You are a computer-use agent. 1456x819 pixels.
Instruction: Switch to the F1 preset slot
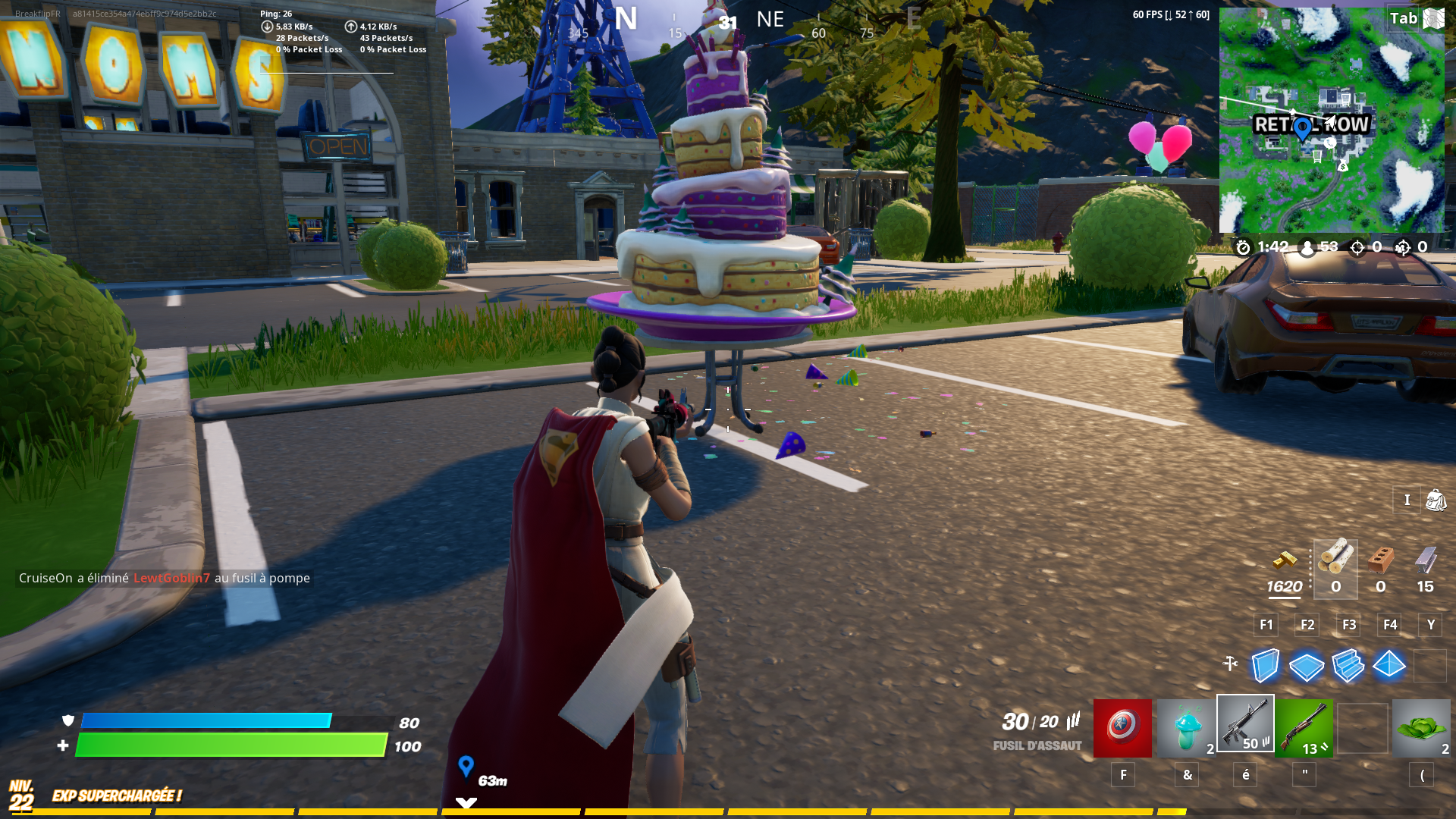coord(1265,624)
